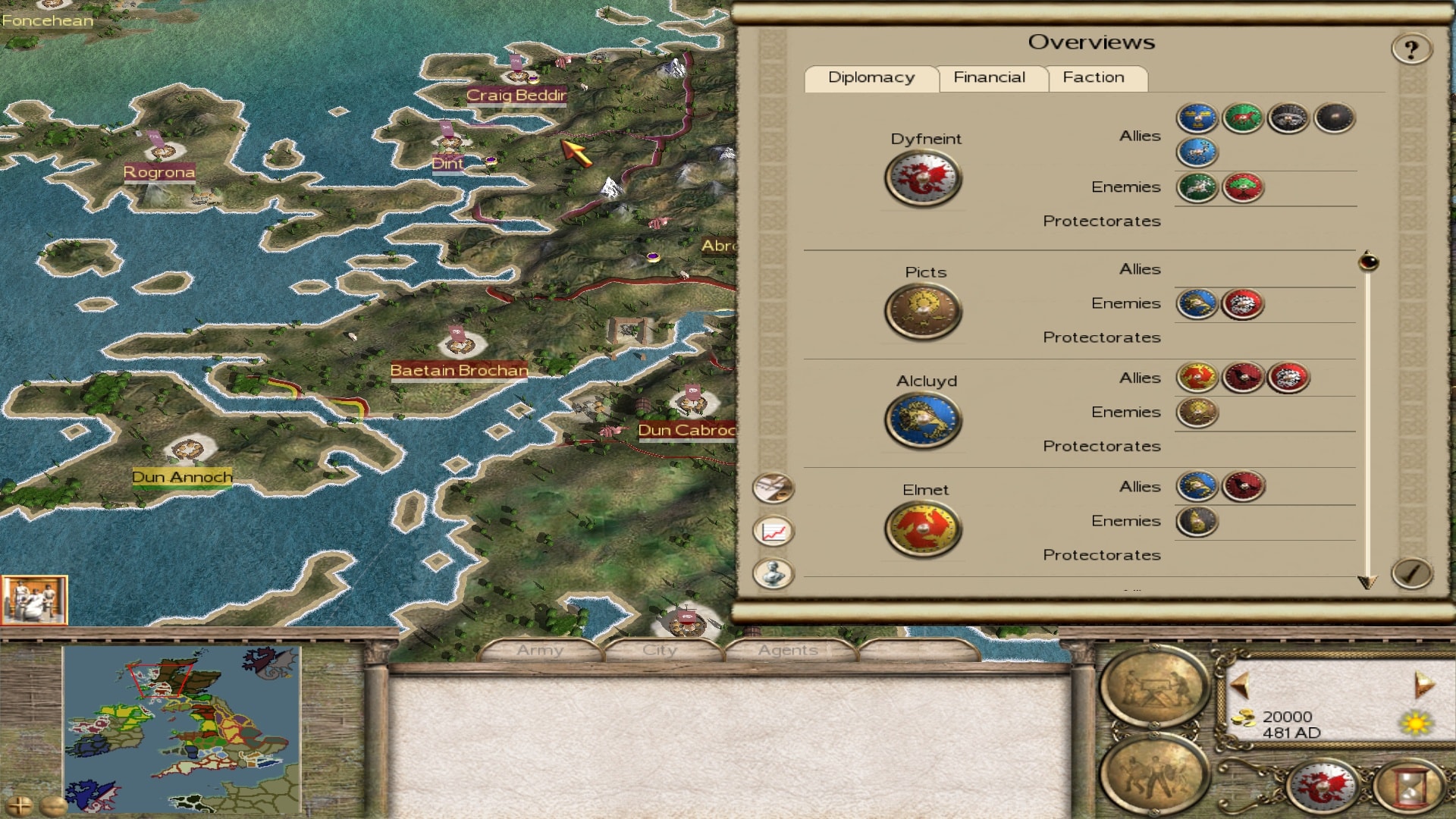This screenshot has height=819, width=1456.
Task: Open the faction summary dragon shield button
Action: (1323, 786)
